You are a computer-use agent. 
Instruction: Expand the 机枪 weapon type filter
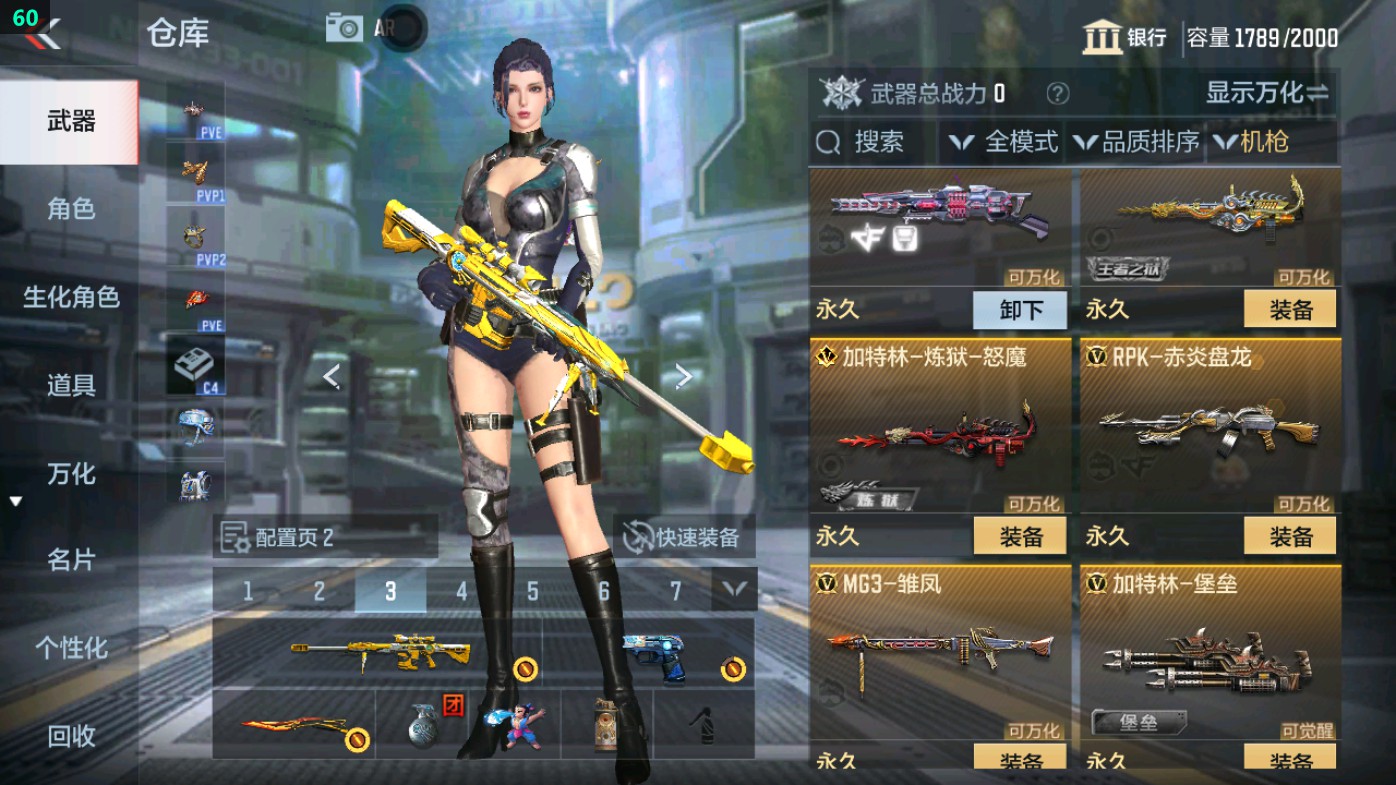[x=1255, y=142]
